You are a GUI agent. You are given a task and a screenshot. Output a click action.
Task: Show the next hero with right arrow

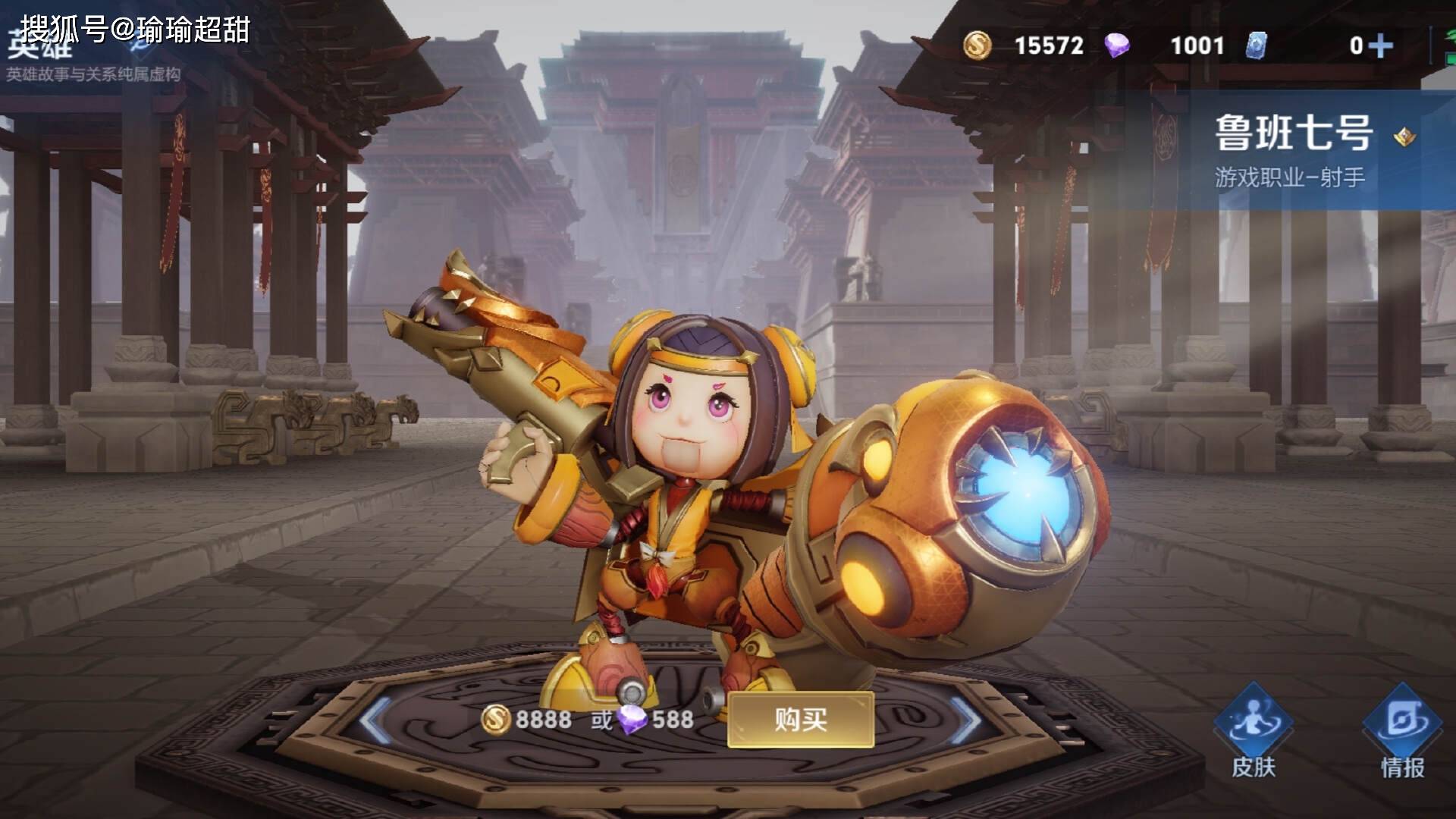pos(966,719)
